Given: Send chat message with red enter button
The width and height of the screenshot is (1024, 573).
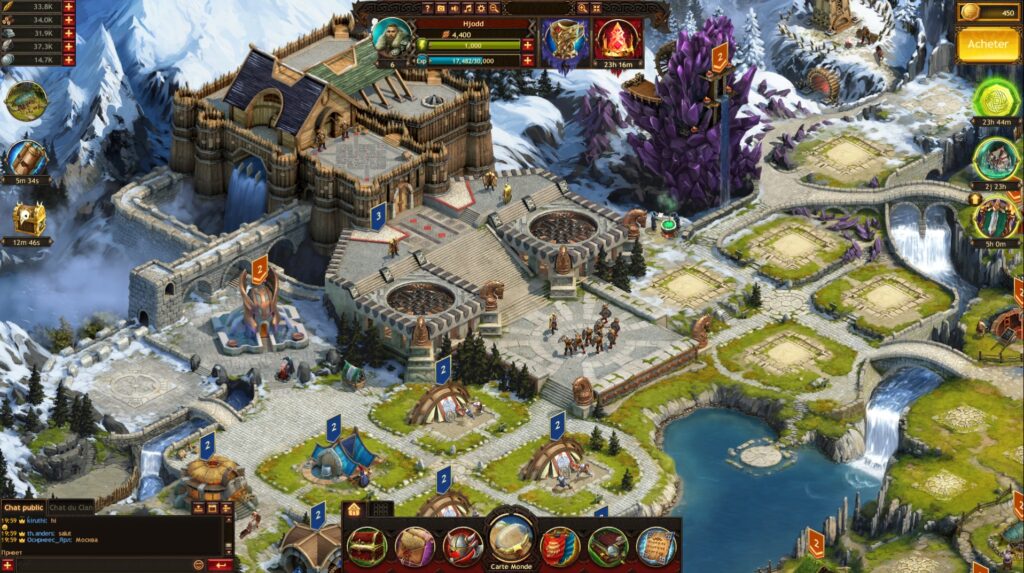Looking at the screenshot, I should tap(222, 565).
